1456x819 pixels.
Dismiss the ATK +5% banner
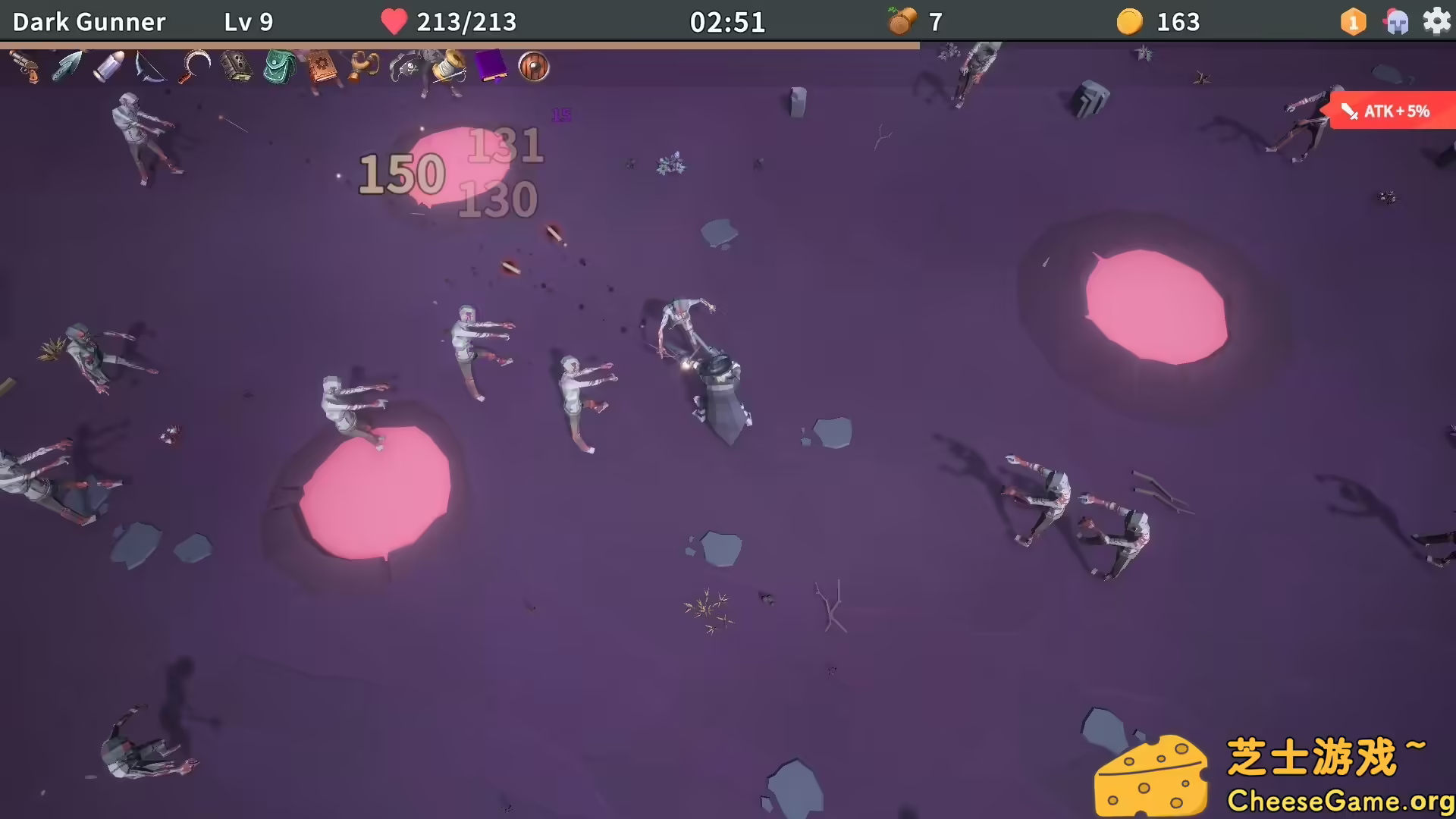pyautogui.click(x=1394, y=111)
